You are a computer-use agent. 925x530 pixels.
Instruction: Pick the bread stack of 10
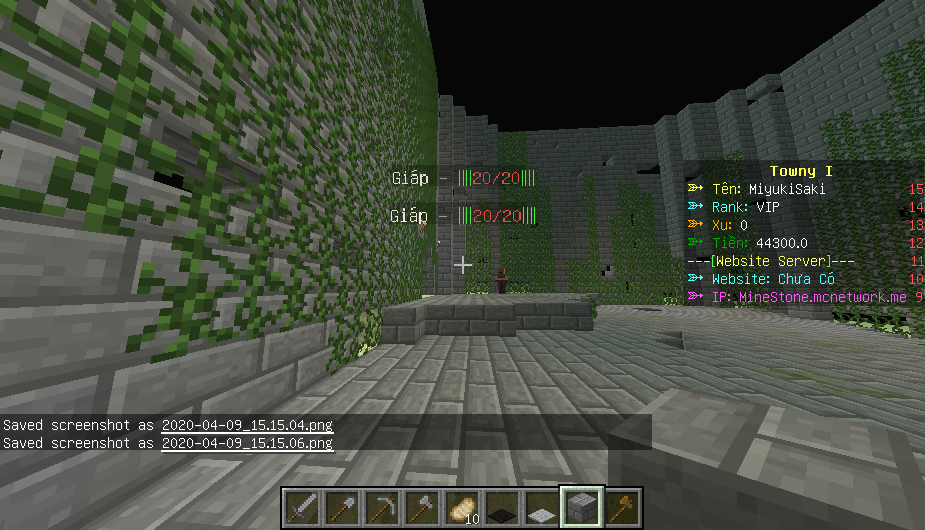[x=462, y=509]
